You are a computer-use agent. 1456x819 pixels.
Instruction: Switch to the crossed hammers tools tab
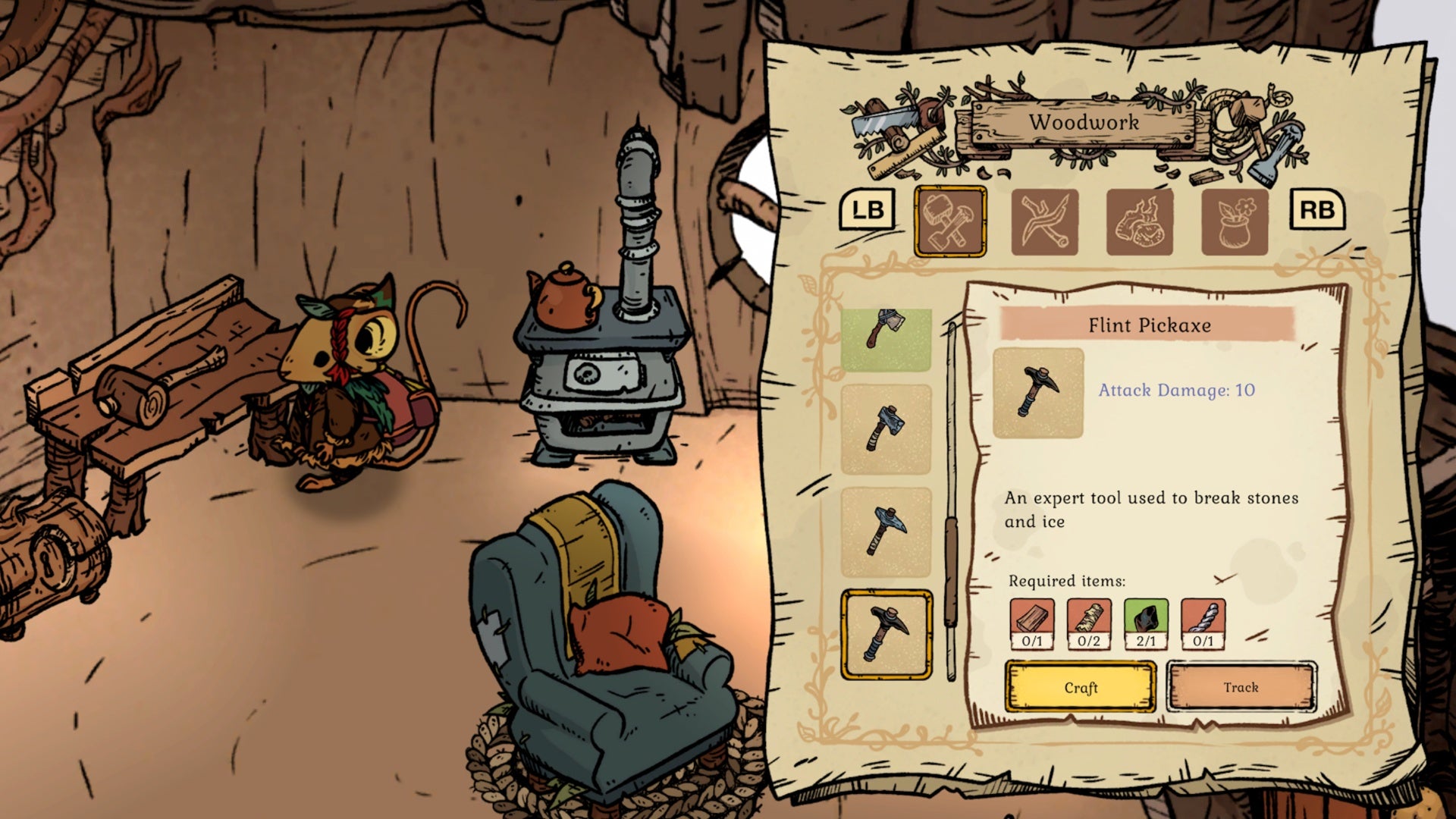(x=950, y=221)
